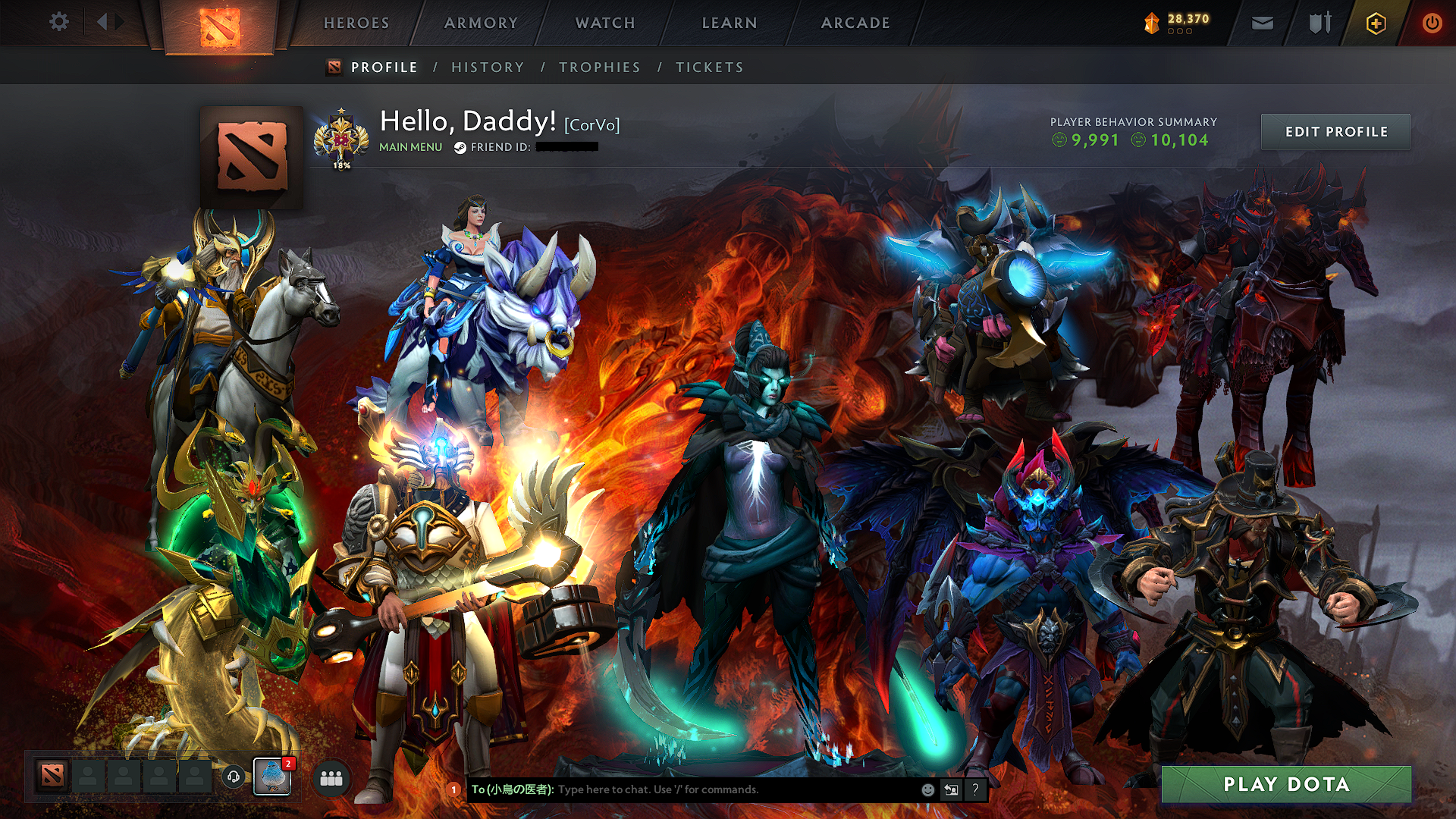Click the 18% level progress ring on the avatar
This screenshot has height=819, width=1456.
tap(340, 163)
